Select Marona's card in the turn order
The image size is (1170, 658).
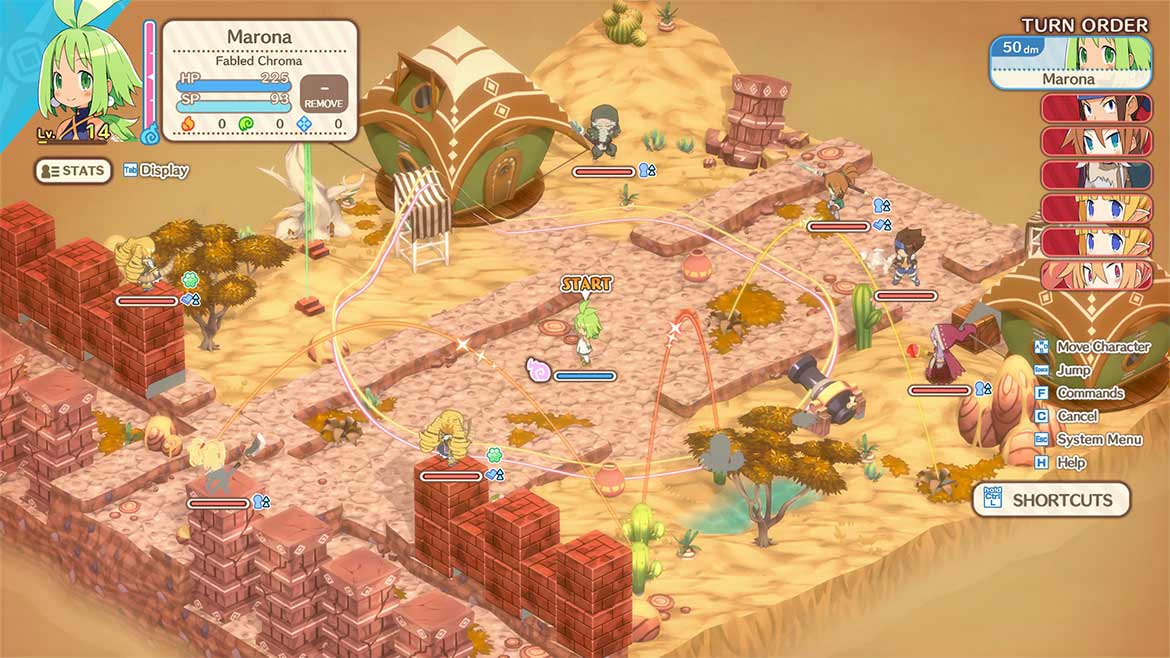pos(1070,62)
